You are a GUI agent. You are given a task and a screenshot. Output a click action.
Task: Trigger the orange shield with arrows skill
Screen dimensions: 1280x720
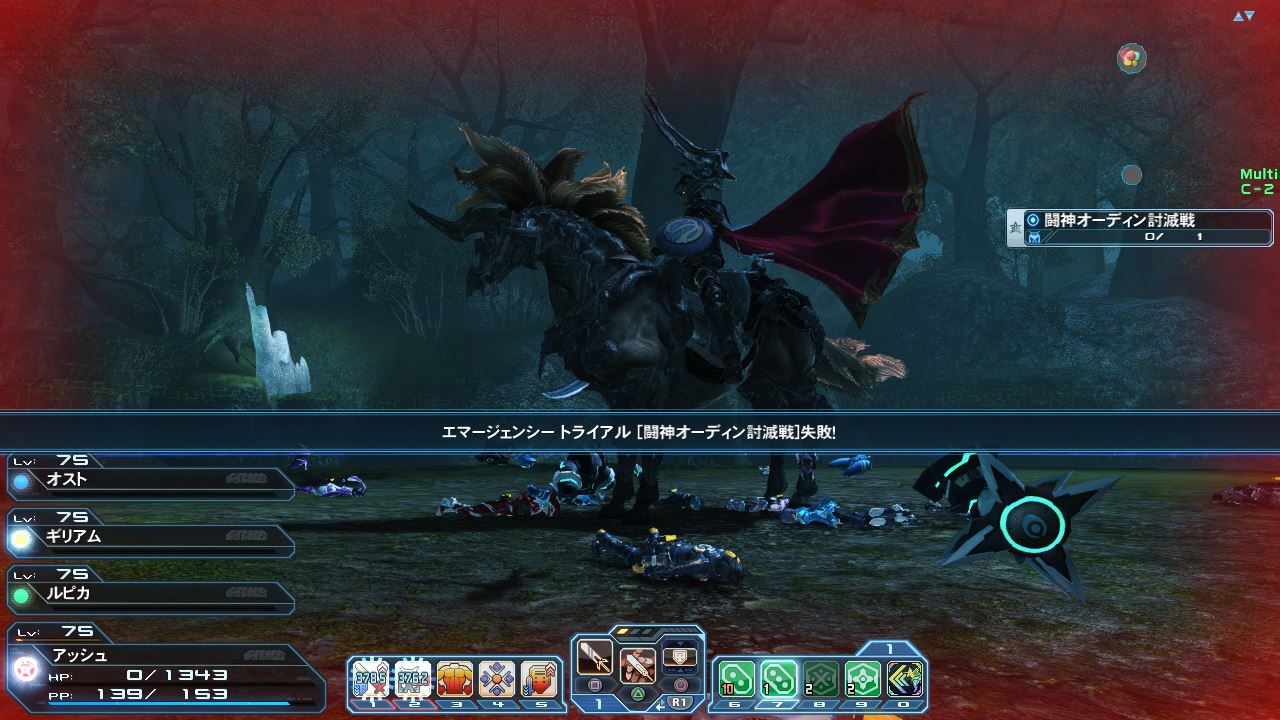(x=538, y=679)
